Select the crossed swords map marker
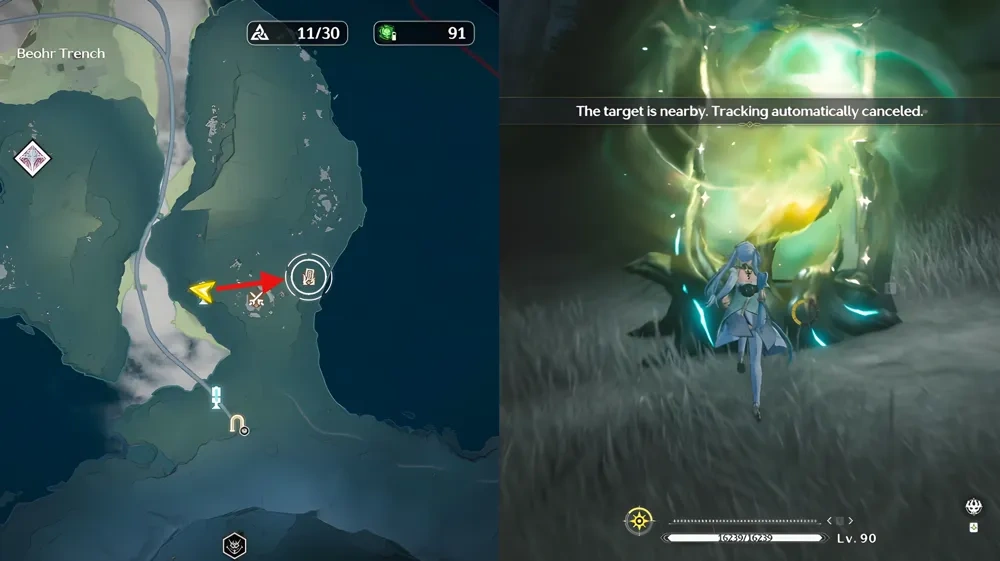The image size is (1000, 561). (256, 297)
